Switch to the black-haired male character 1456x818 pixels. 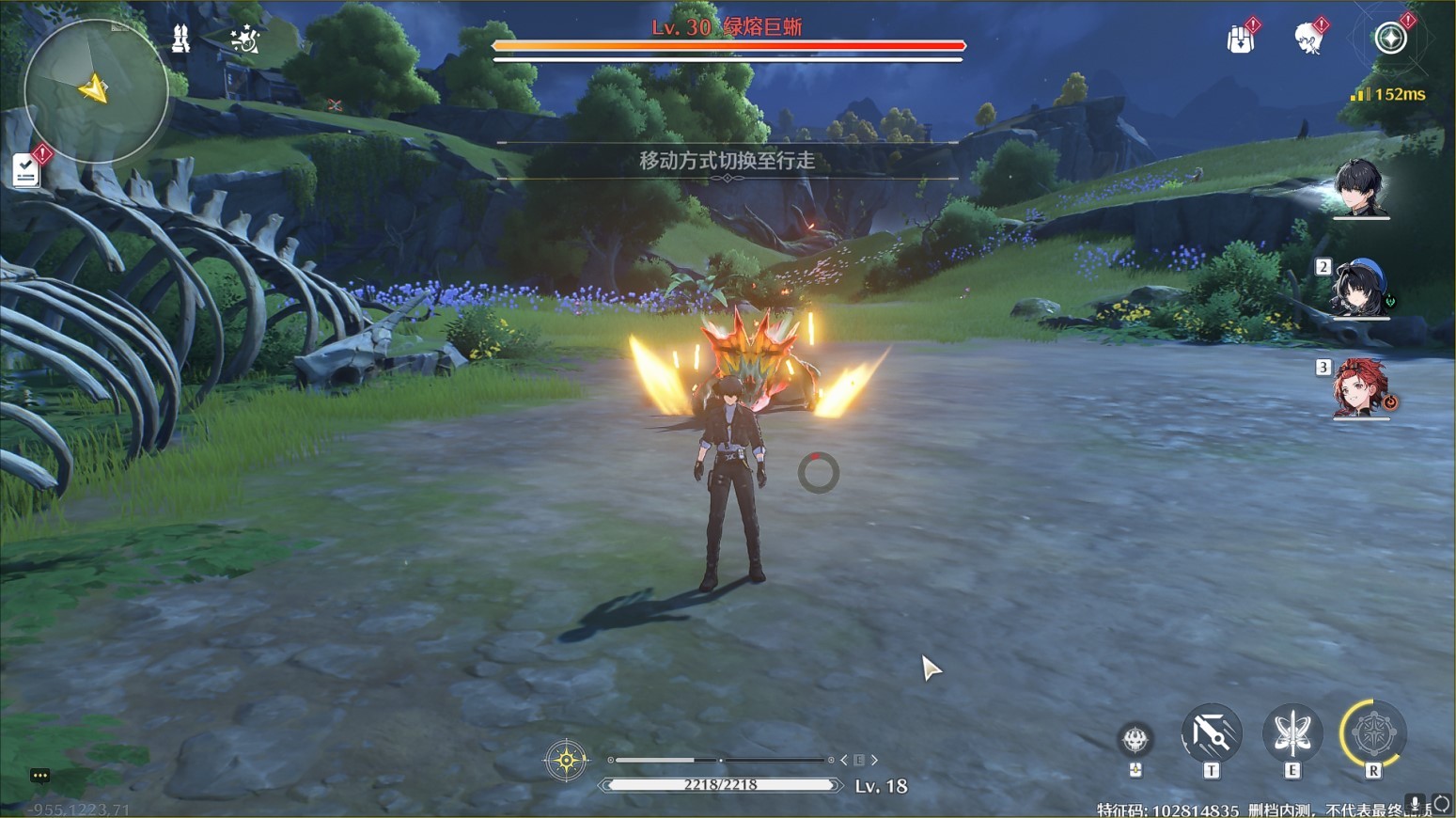click(x=1359, y=187)
